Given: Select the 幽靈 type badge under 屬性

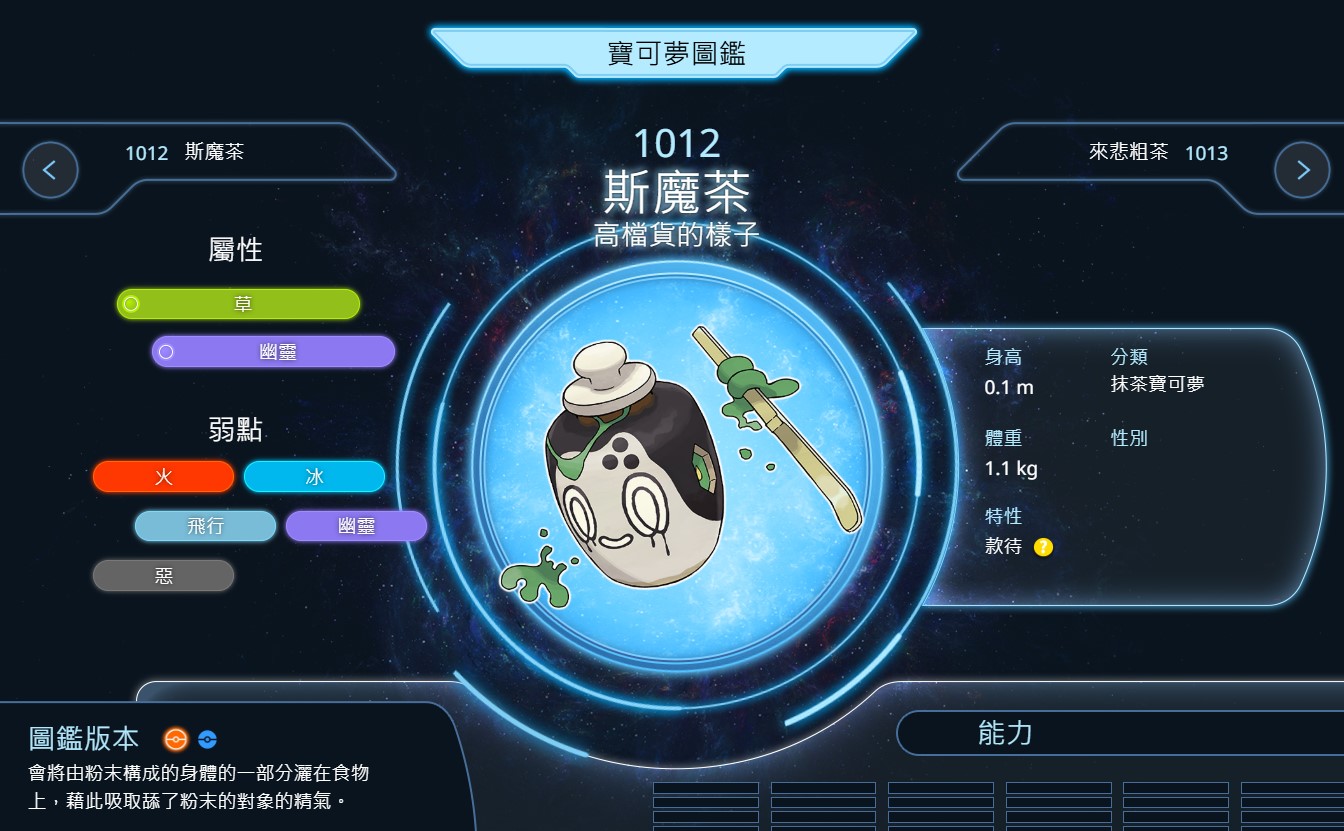Looking at the screenshot, I should (274, 352).
